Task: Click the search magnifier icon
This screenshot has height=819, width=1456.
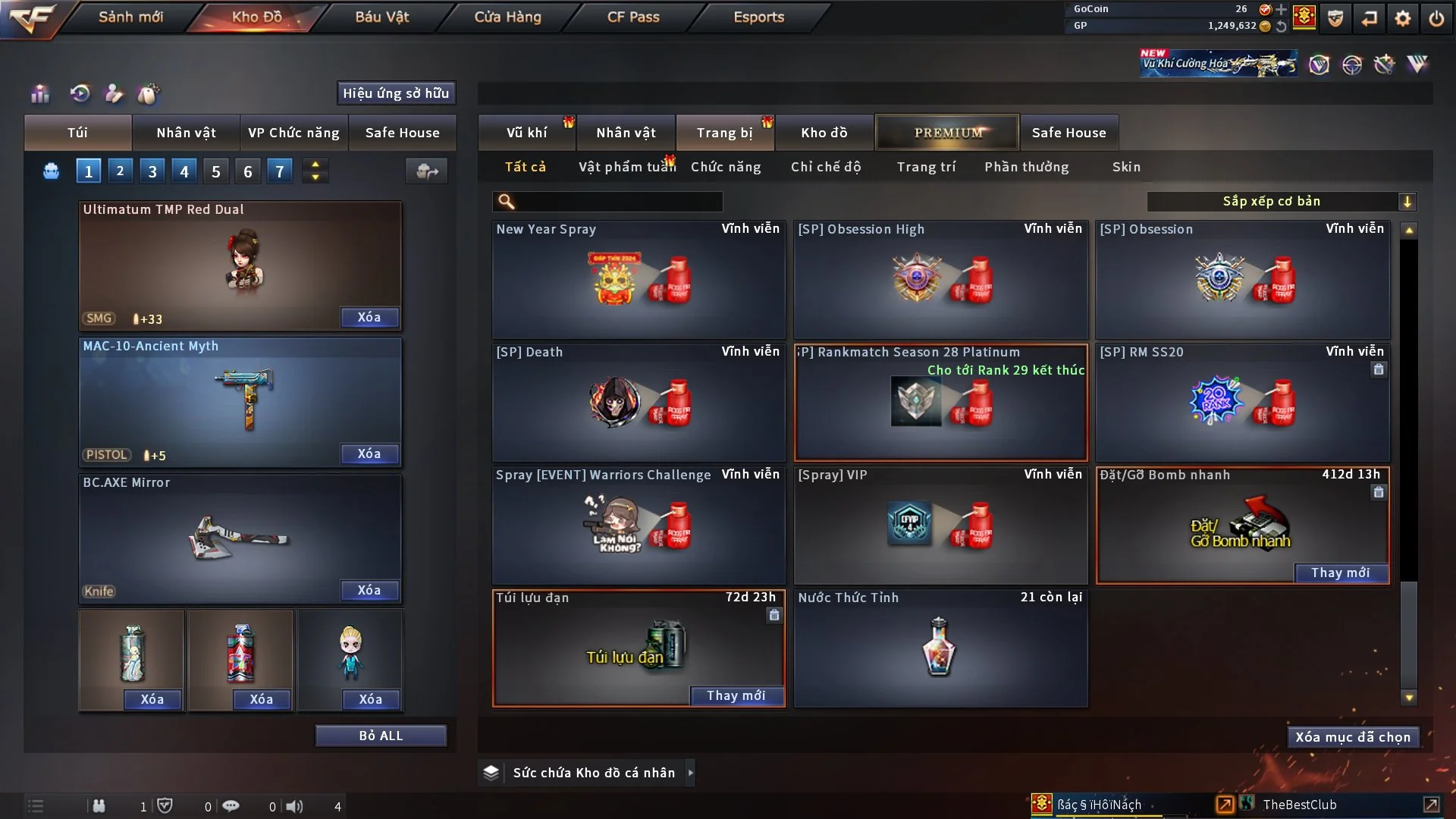Action: point(505,202)
